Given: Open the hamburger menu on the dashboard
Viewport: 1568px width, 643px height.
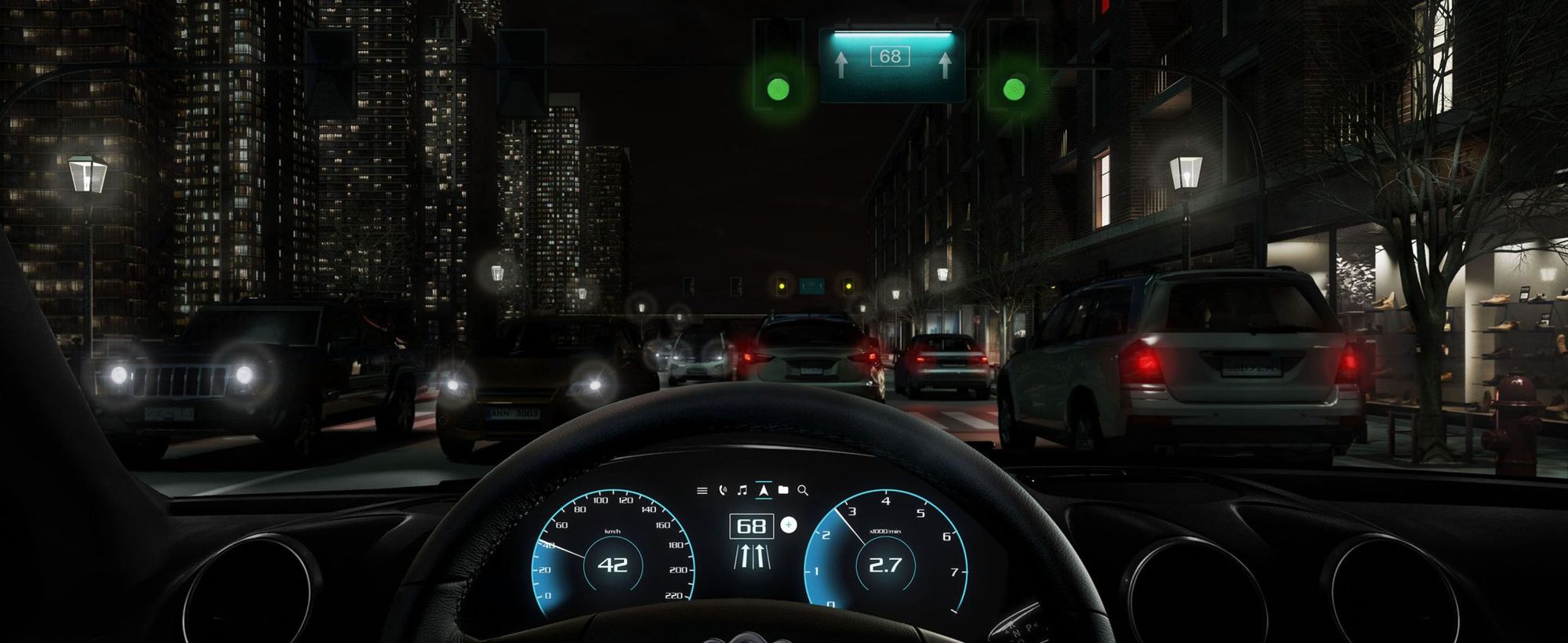Looking at the screenshot, I should 702,491.
